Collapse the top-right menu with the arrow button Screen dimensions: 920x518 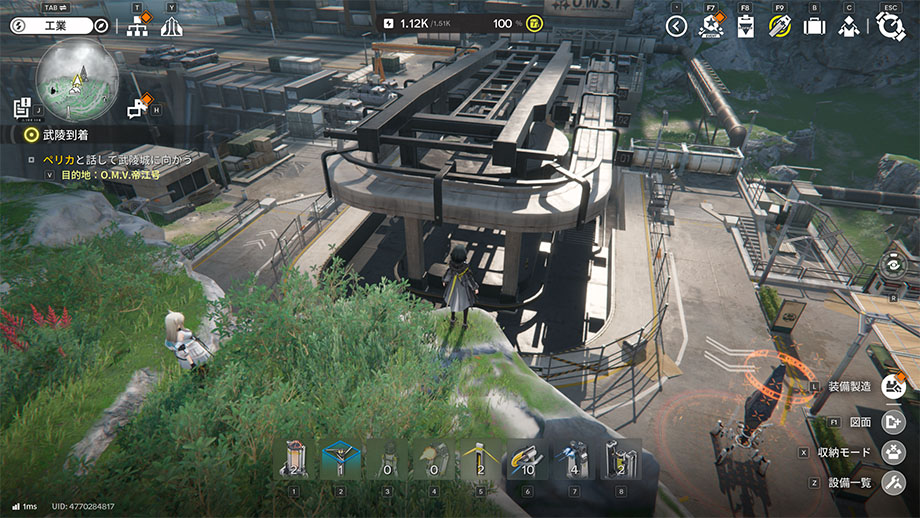click(x=677, y=26)
